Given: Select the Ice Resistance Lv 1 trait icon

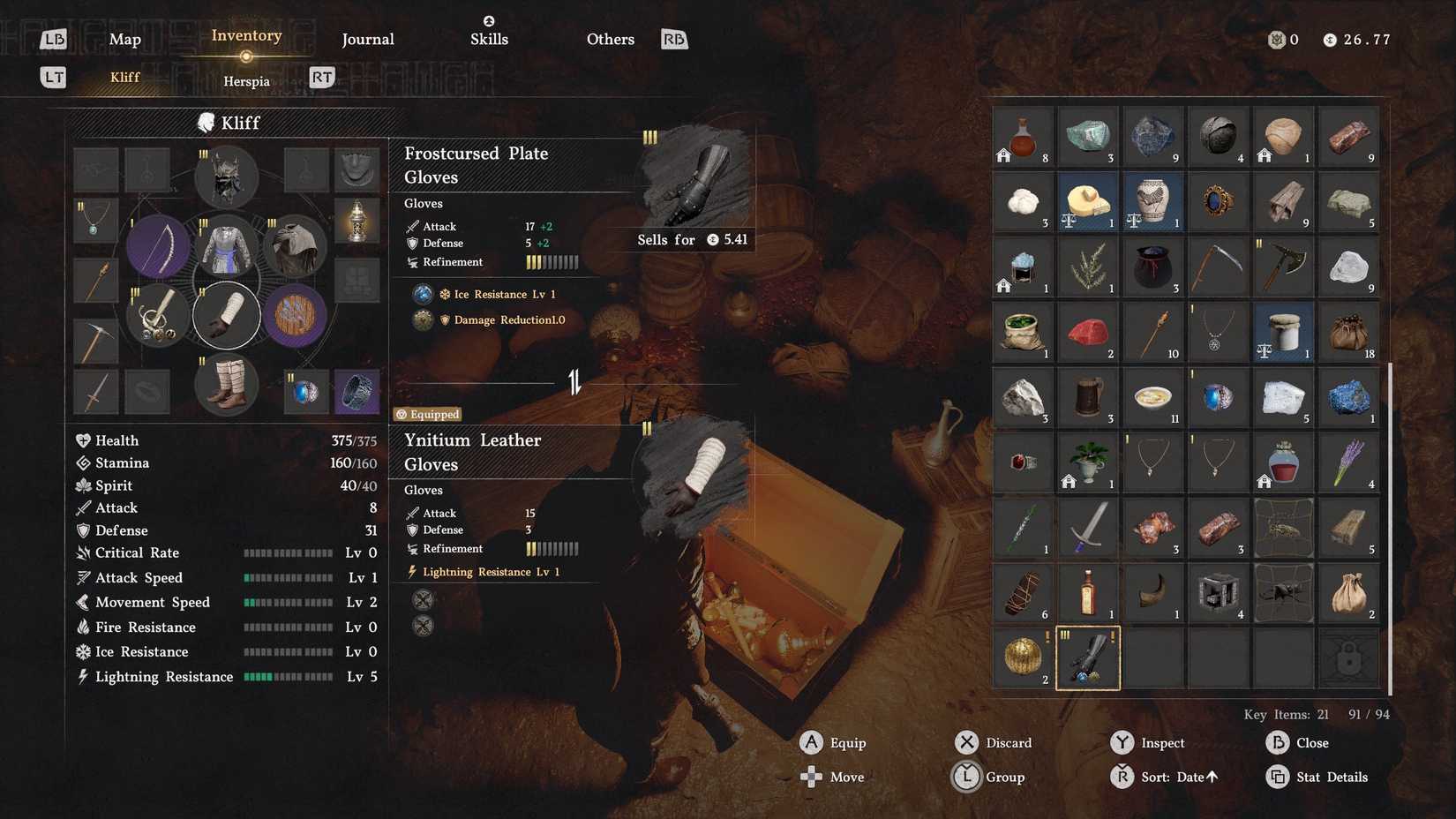Looking at the screenshot, I should [x=422, y=294].
